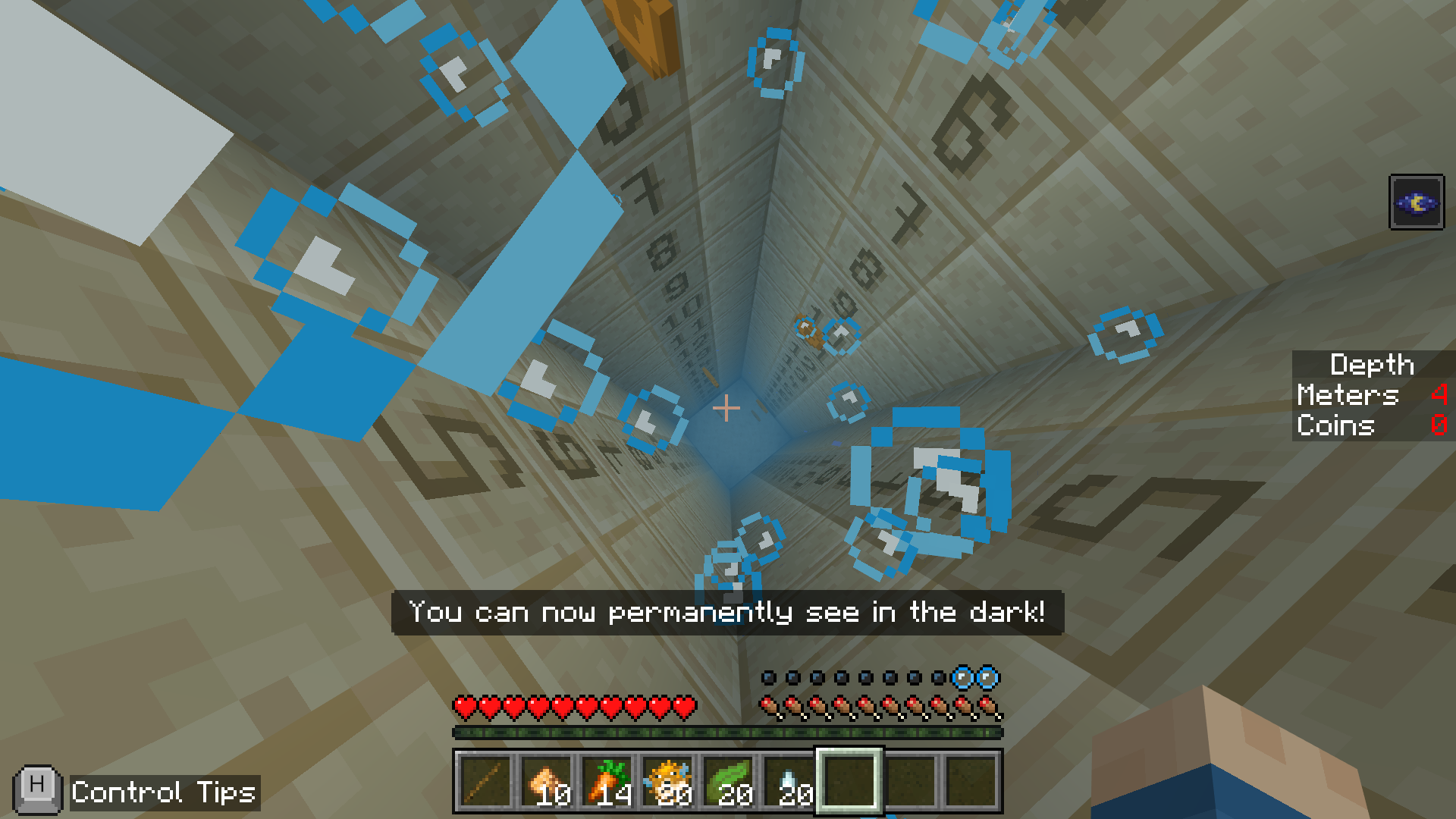Toggle the Control Tips overlay
Screen dimensions: 1456x819
36,789
